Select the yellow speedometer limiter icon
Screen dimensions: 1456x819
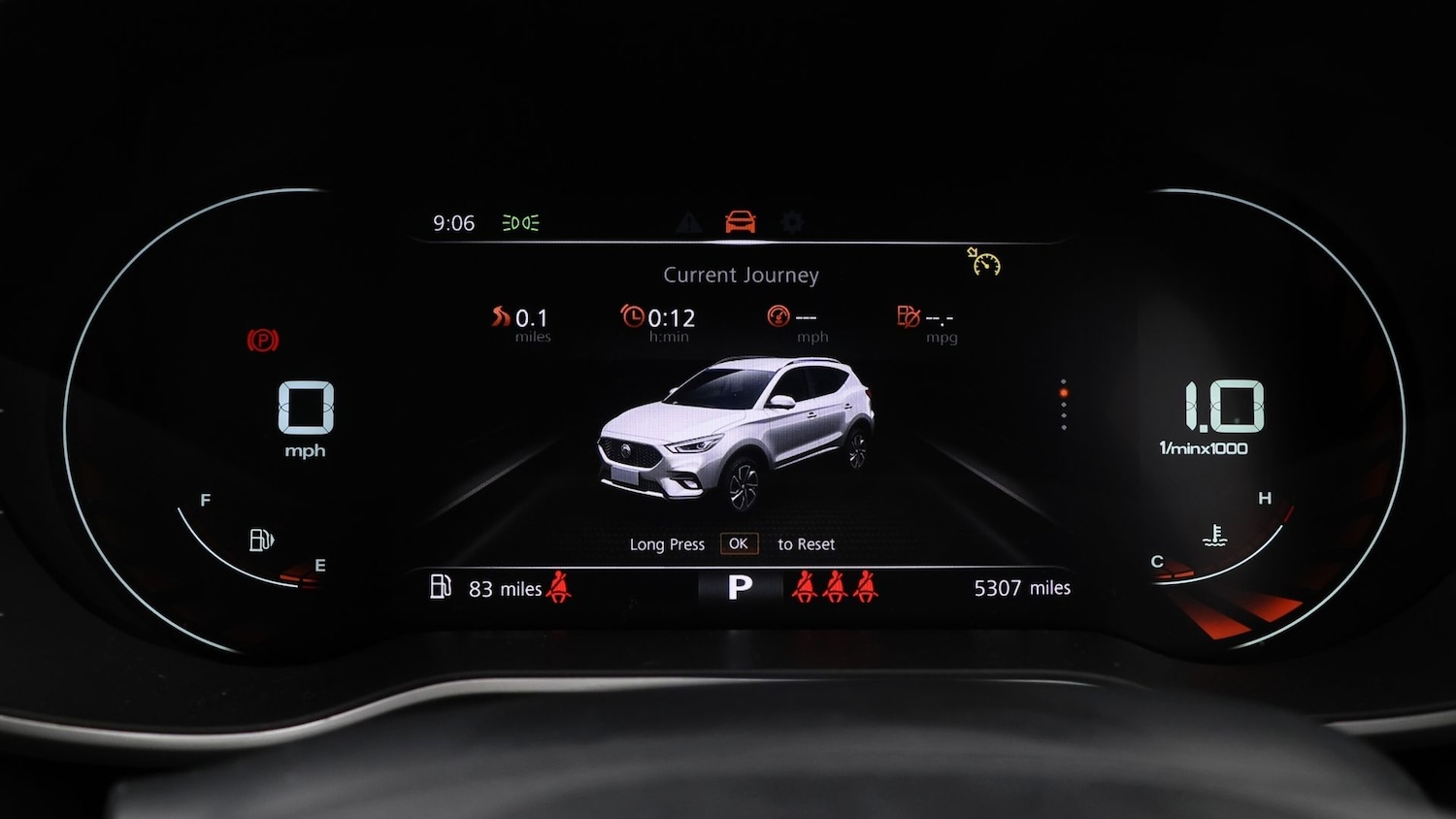[x=984, y=262]
